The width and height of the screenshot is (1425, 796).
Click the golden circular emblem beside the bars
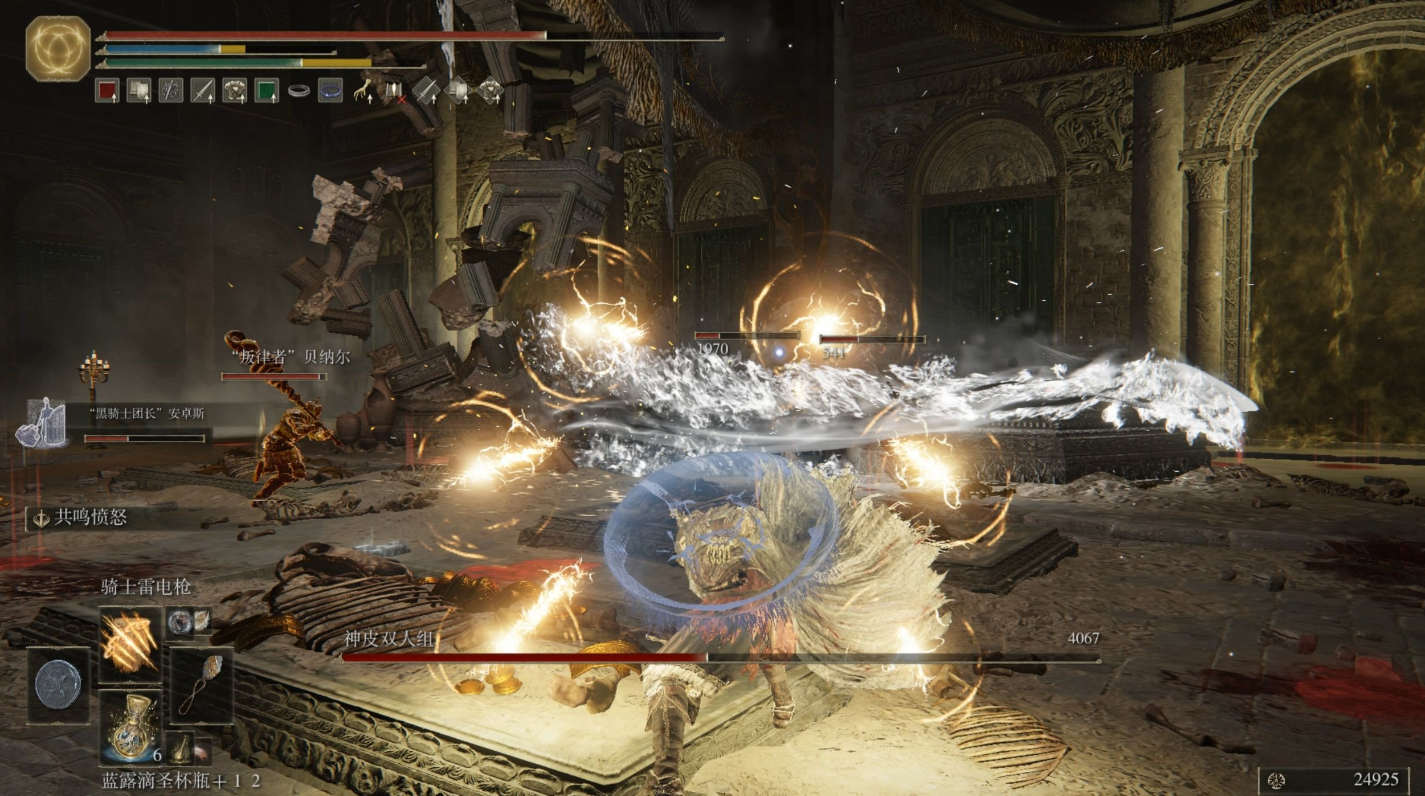click(58, 48)
